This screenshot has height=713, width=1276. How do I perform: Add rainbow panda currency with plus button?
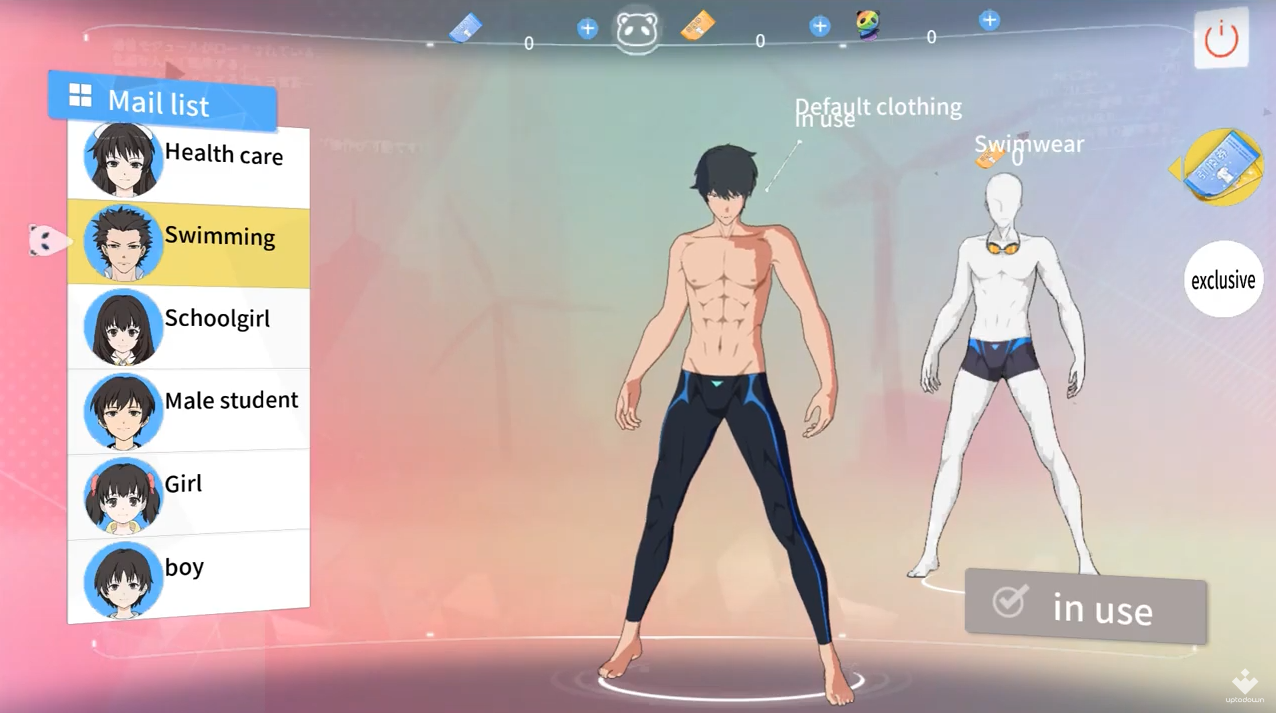989,20
